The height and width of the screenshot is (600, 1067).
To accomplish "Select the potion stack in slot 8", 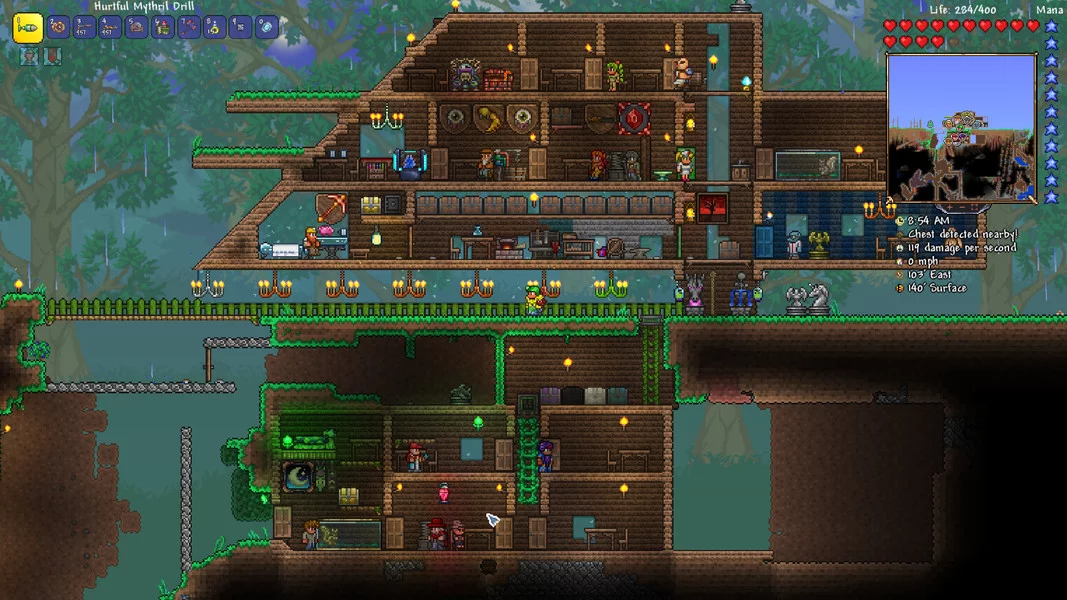I will click(x=214, y=27).
